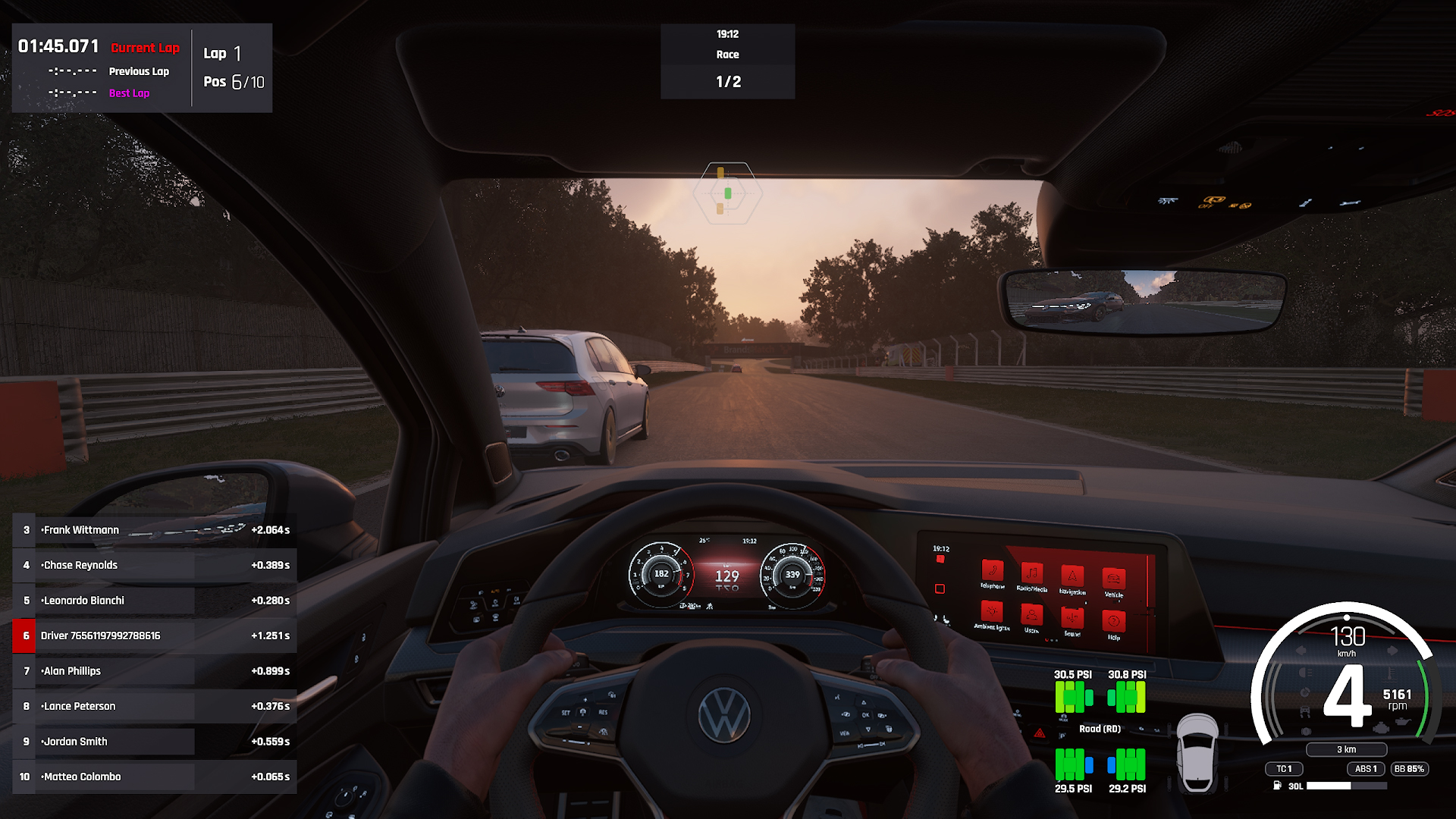1456x819 pixels.
Task: Click Leonardo Bianchi's standings entry
Action: pyautogui.click(x=154, y=601)
